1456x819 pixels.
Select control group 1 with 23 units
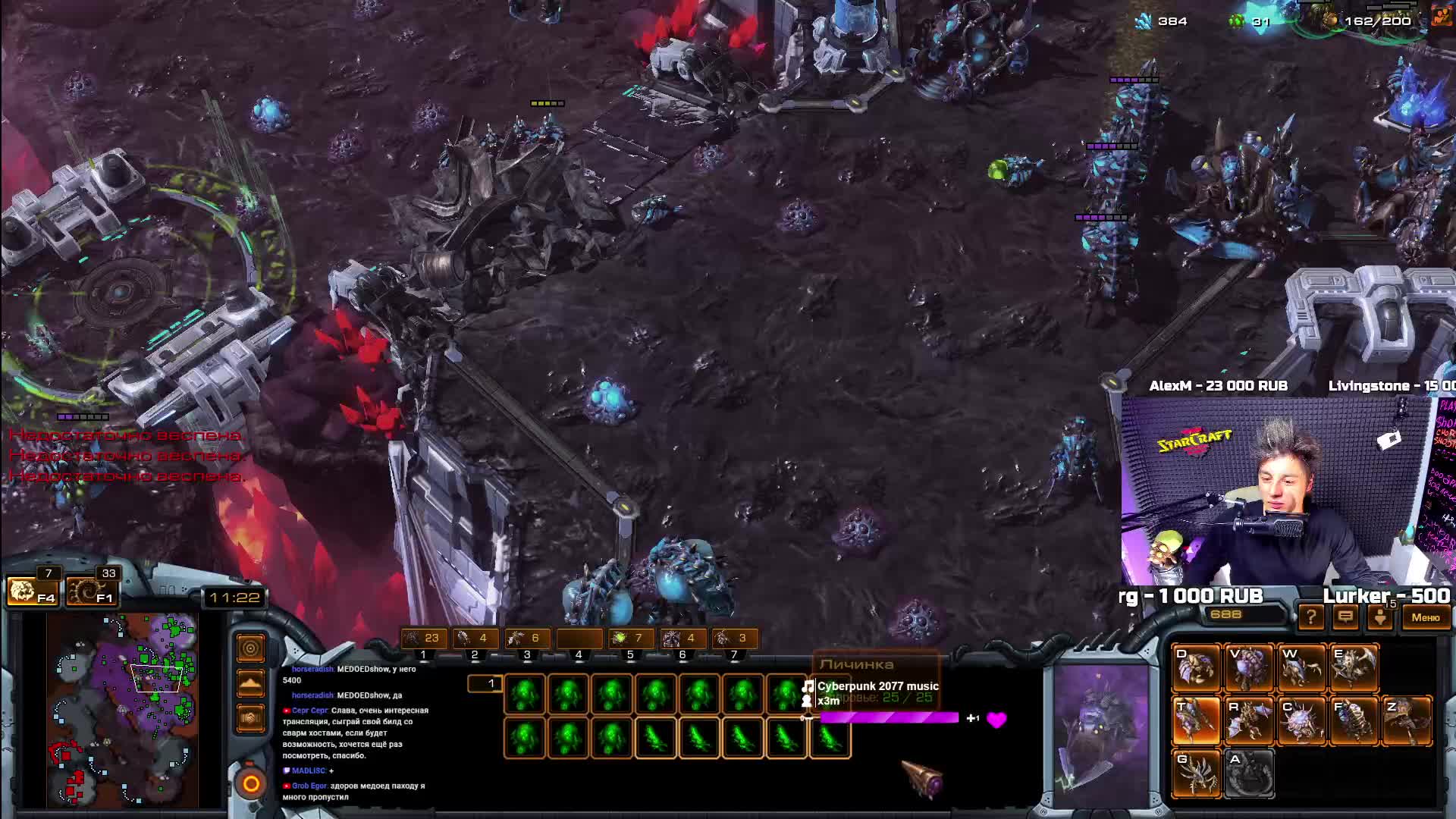coord(423,639)
